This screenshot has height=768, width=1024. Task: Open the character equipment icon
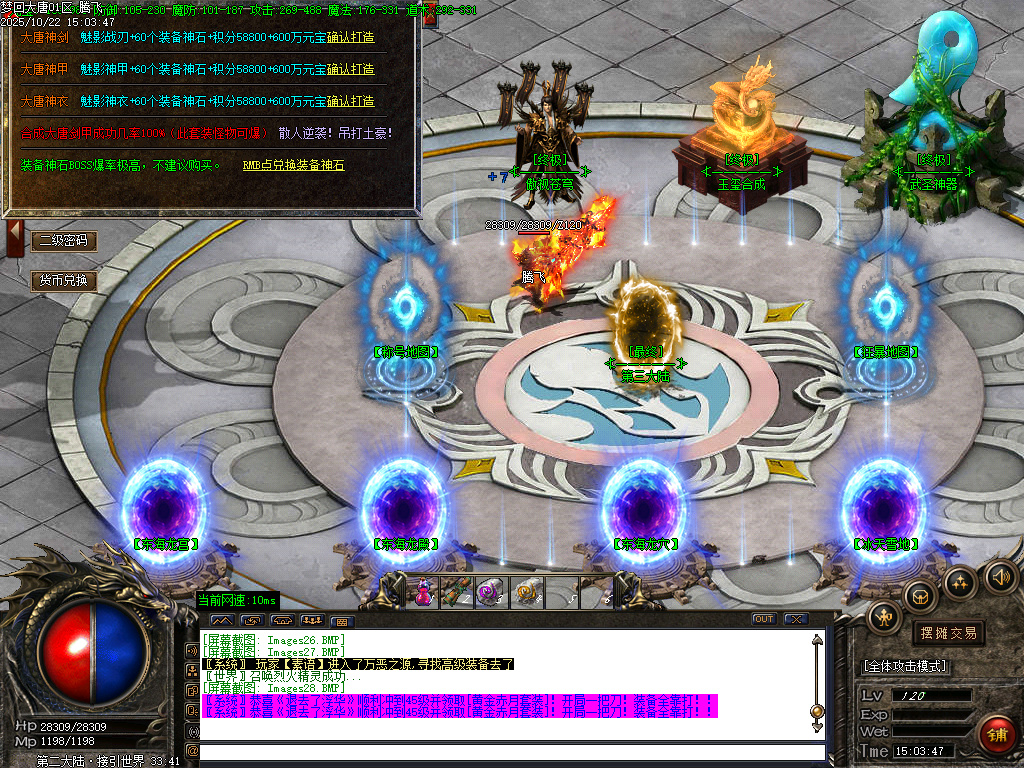(x=886, y=616)
